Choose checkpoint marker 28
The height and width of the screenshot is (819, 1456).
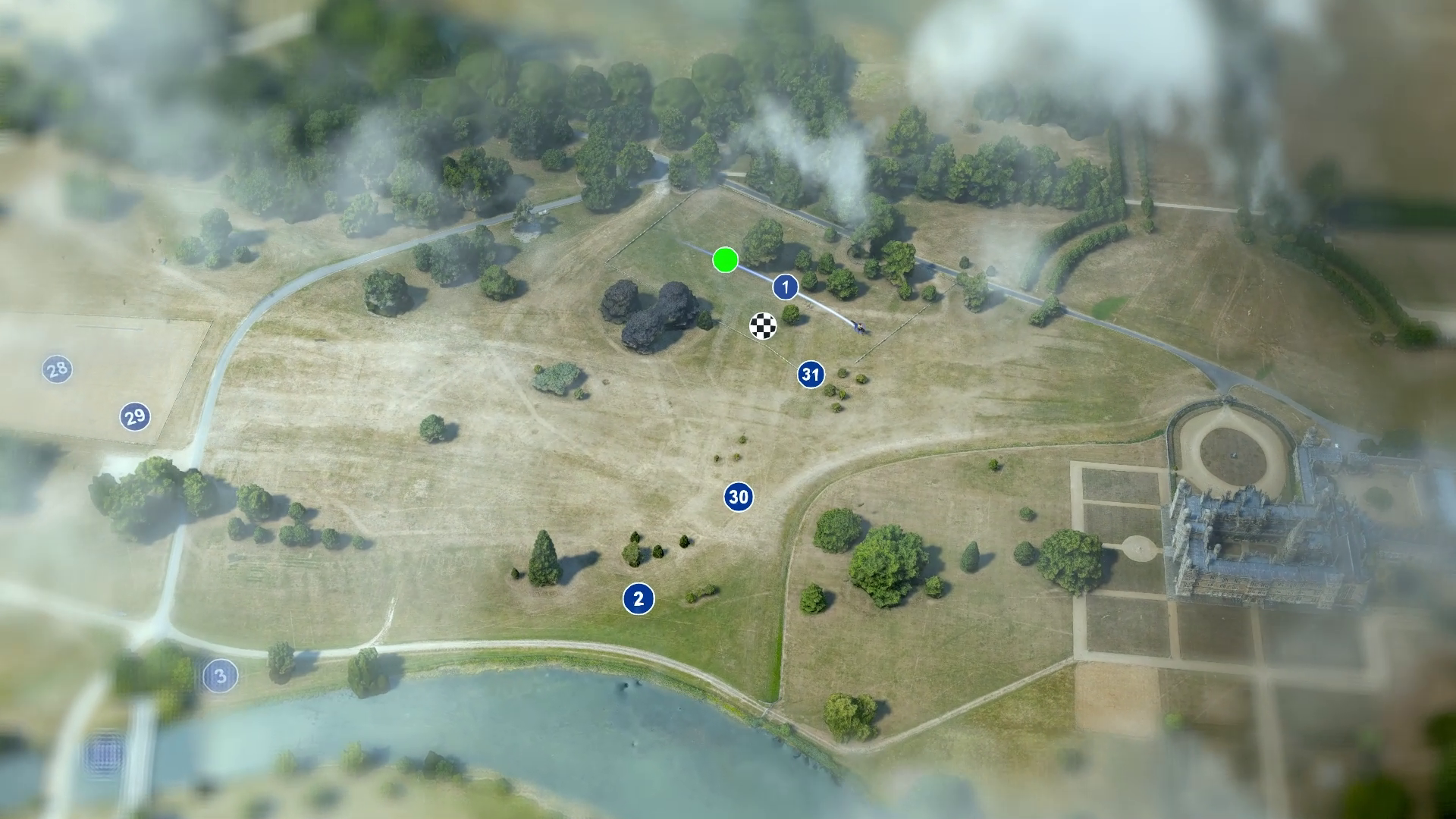[x=57, y=370]
